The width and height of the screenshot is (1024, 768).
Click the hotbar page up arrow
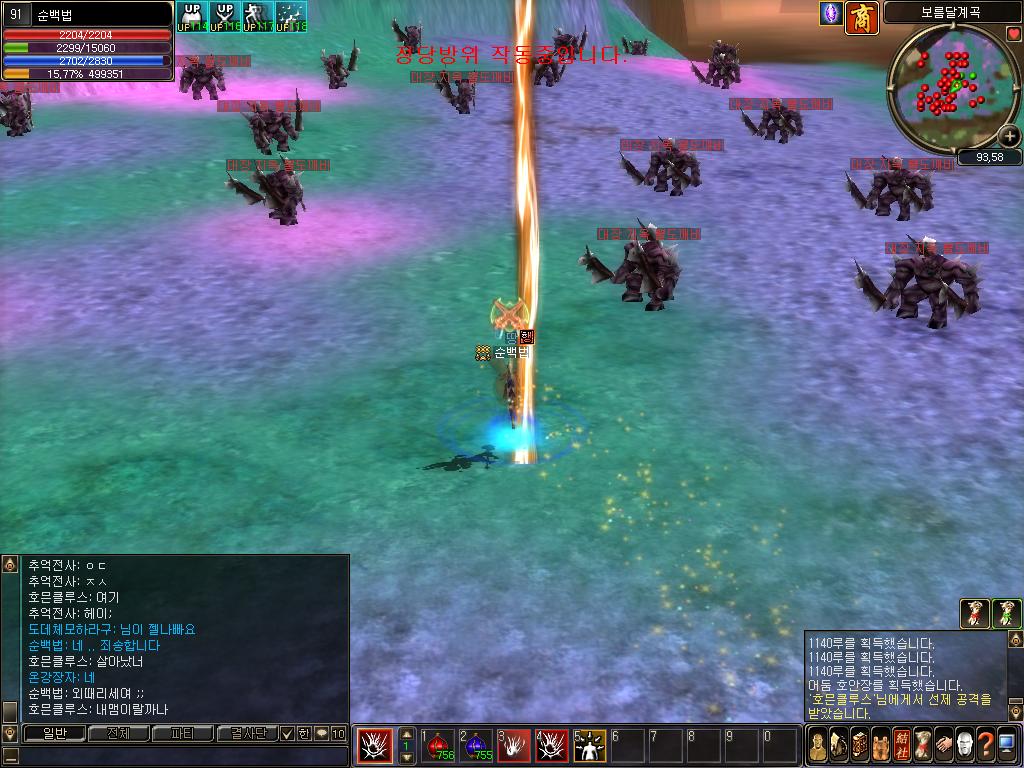coord(406,734)
